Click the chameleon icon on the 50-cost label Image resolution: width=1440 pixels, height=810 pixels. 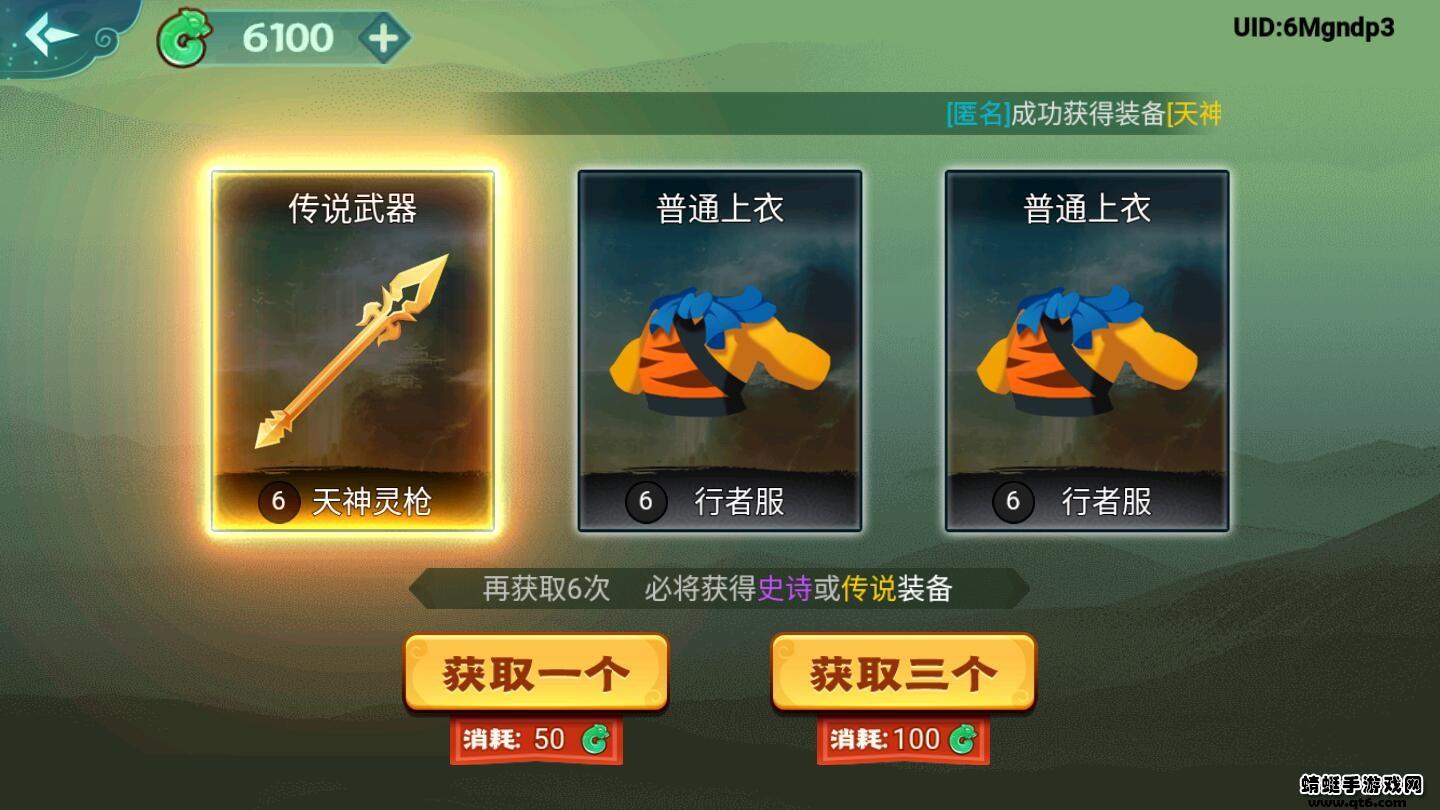pyautogui.click(x=594, y=740)
